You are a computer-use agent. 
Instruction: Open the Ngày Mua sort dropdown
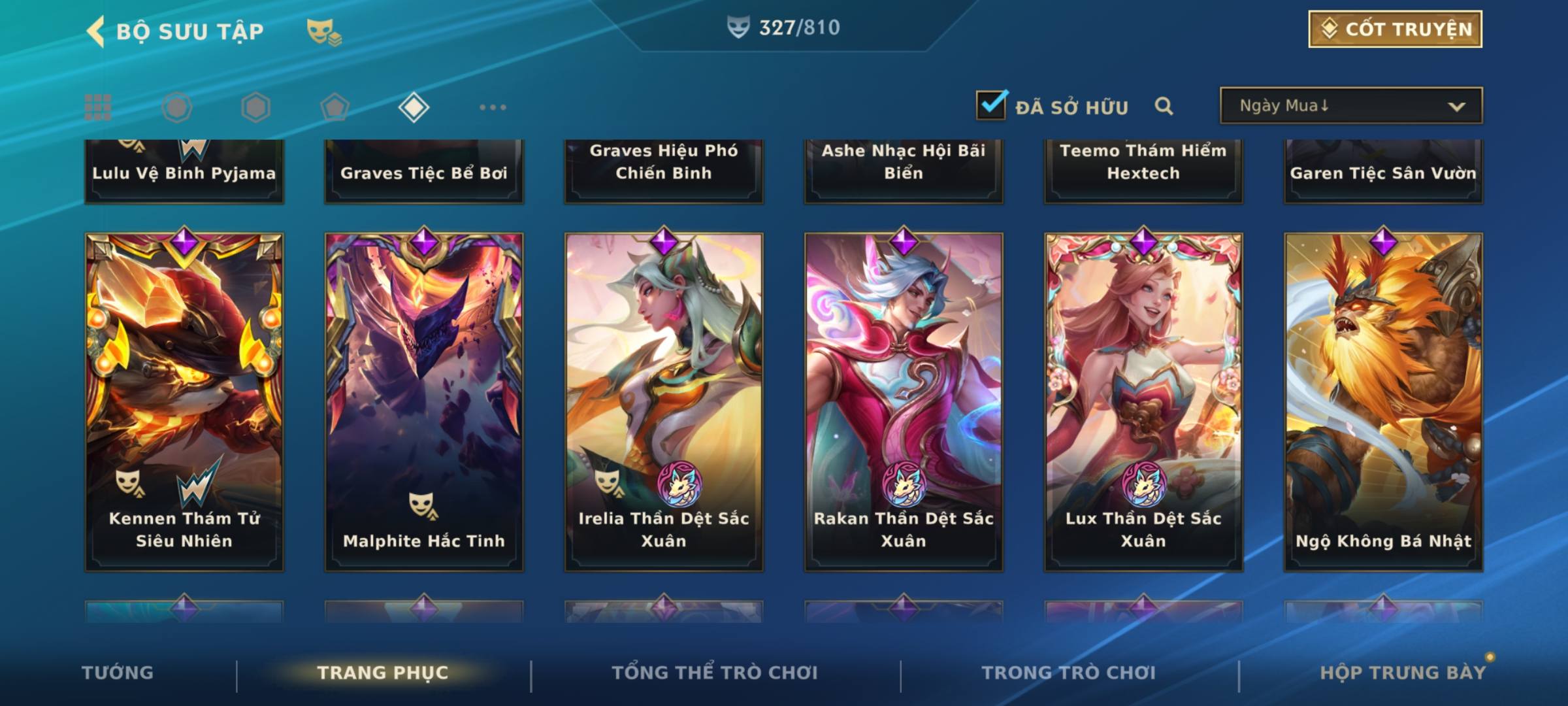click(x=1351, y=106)
